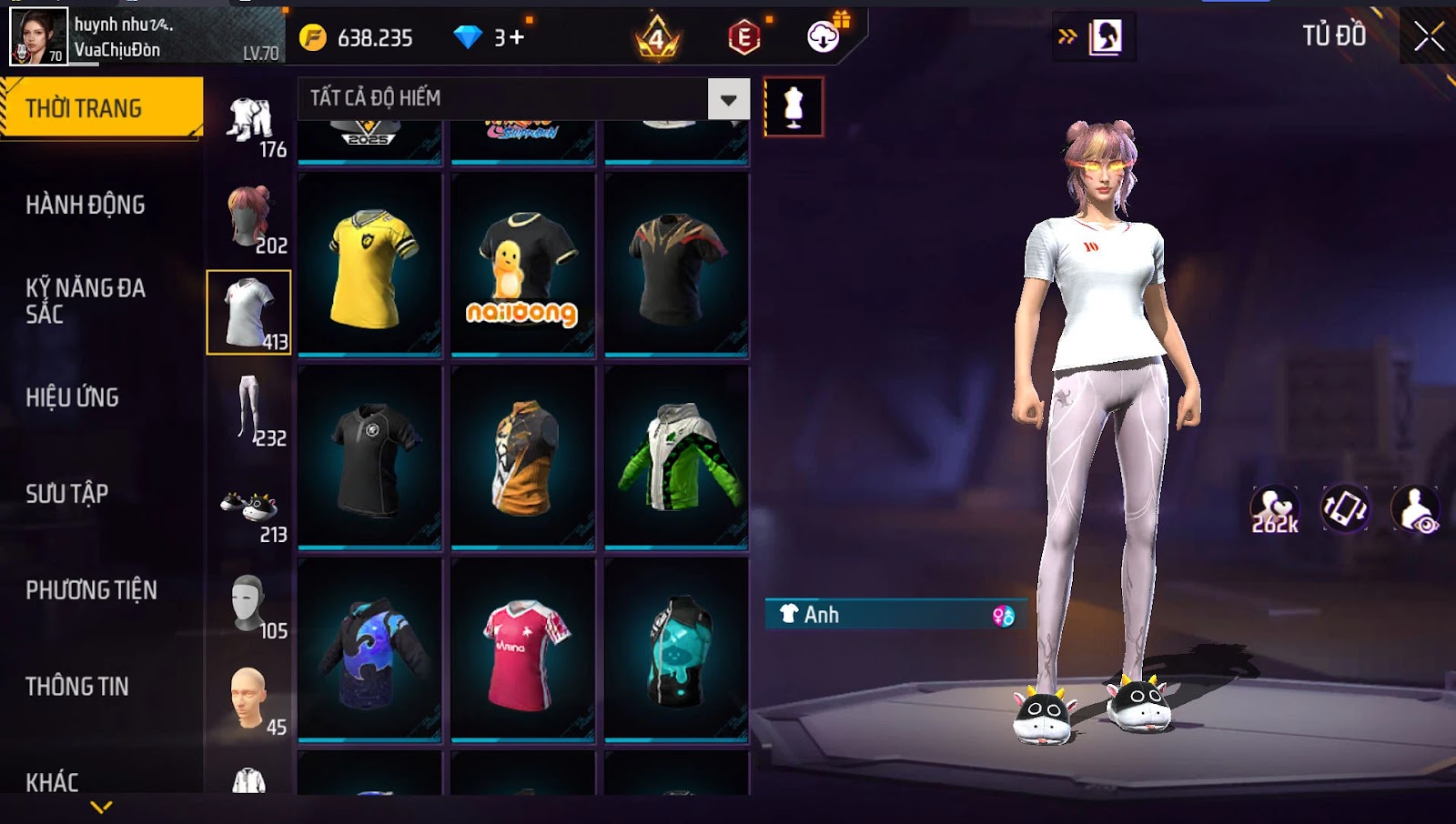The image size is (1456, 824).
Task: Open the player profile avatar
Action: 38,36
